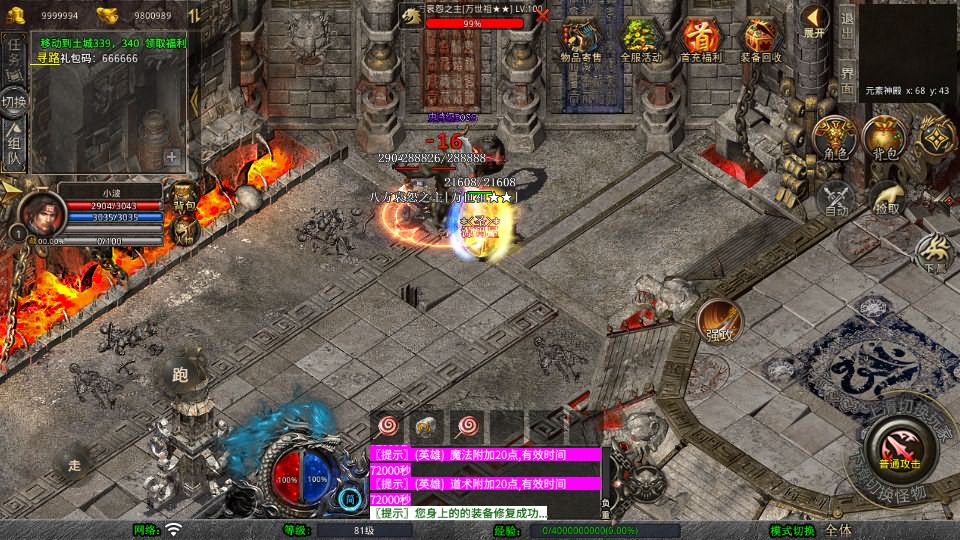
Task: Open the 物品寄售 item consignment icon
Action: tap(581, 38)
